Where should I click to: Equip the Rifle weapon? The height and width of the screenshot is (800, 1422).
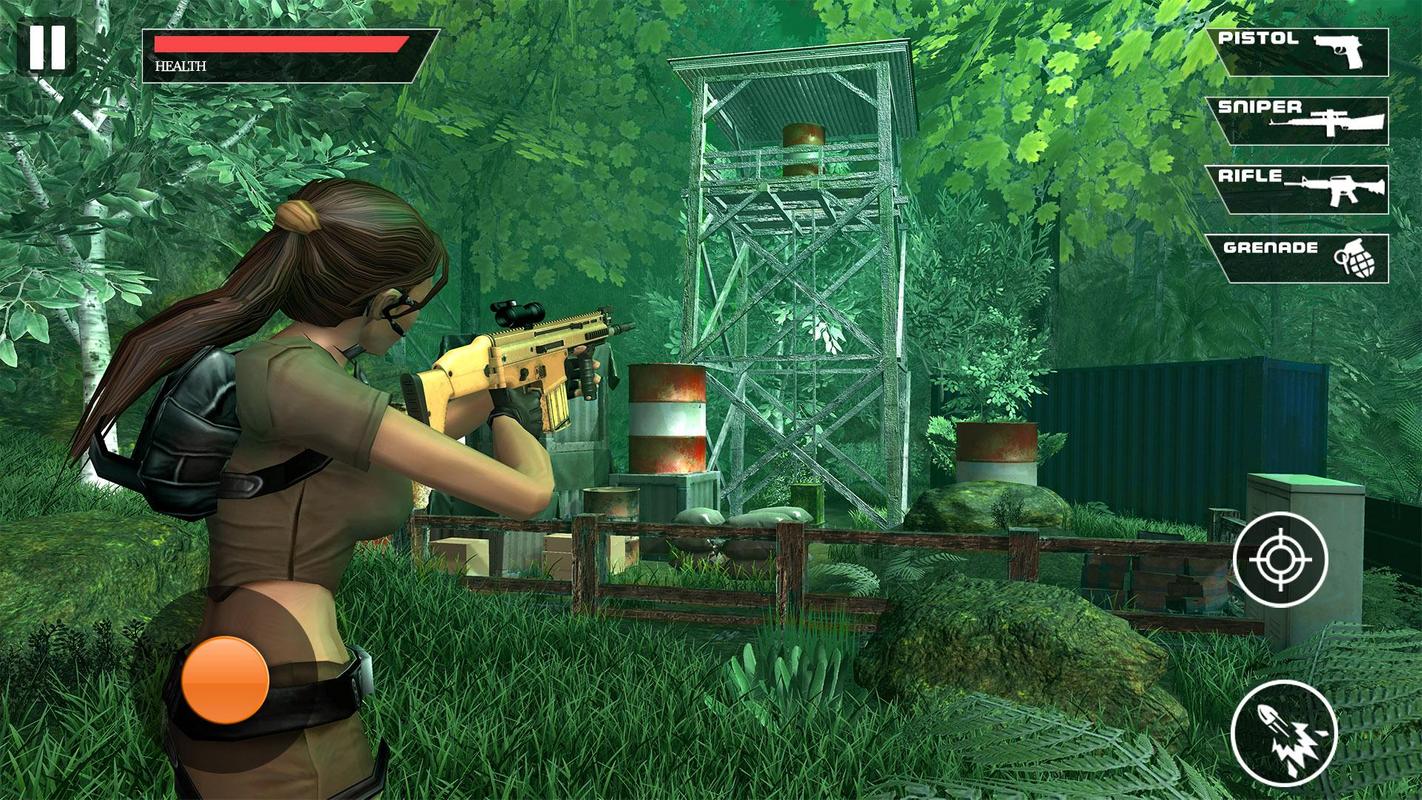[1300, 190]
